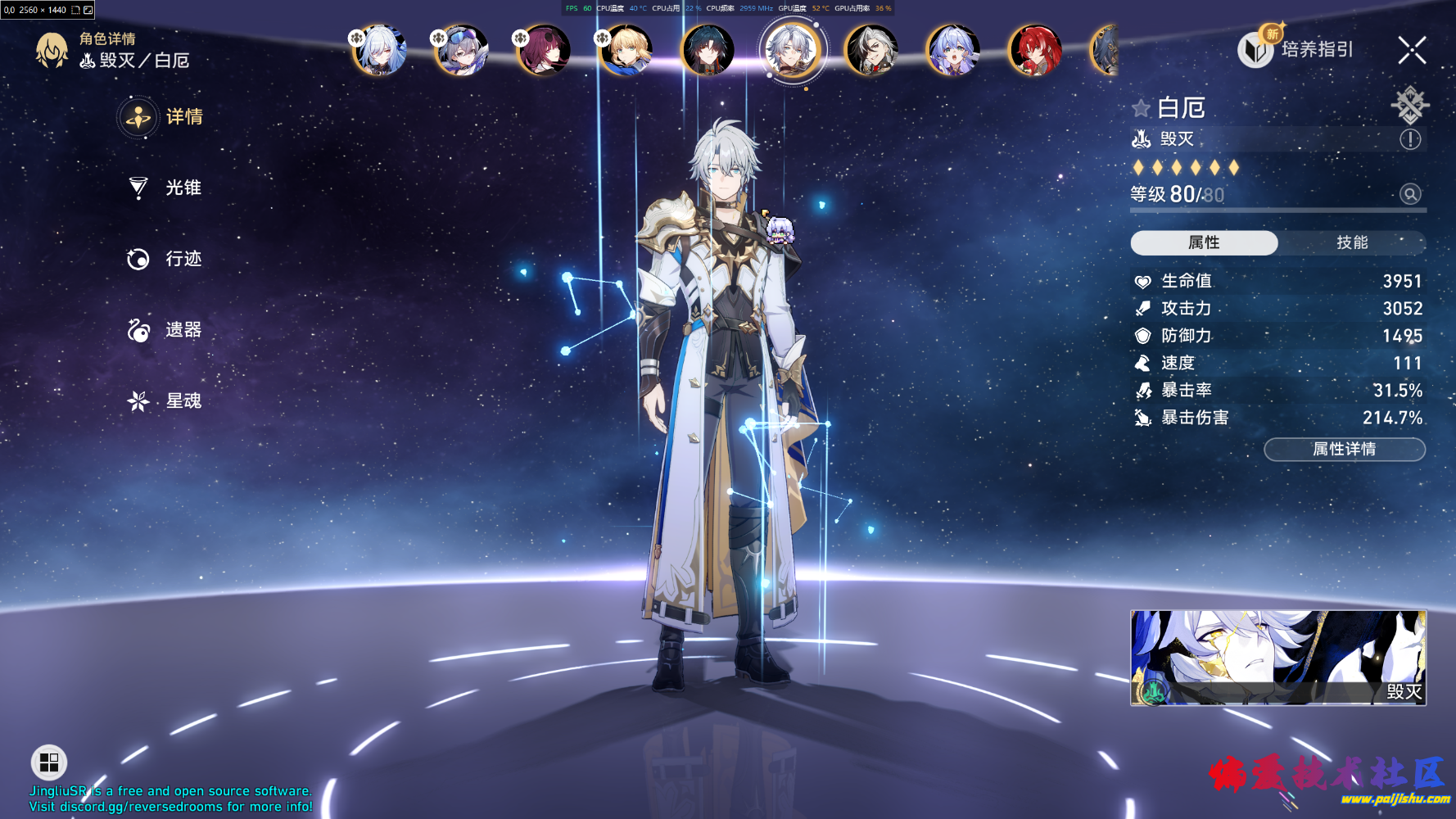Viewport: 1456px width, 819px height.
Task: Switch to the 技能 tab
Action: tap(1350, 242)
